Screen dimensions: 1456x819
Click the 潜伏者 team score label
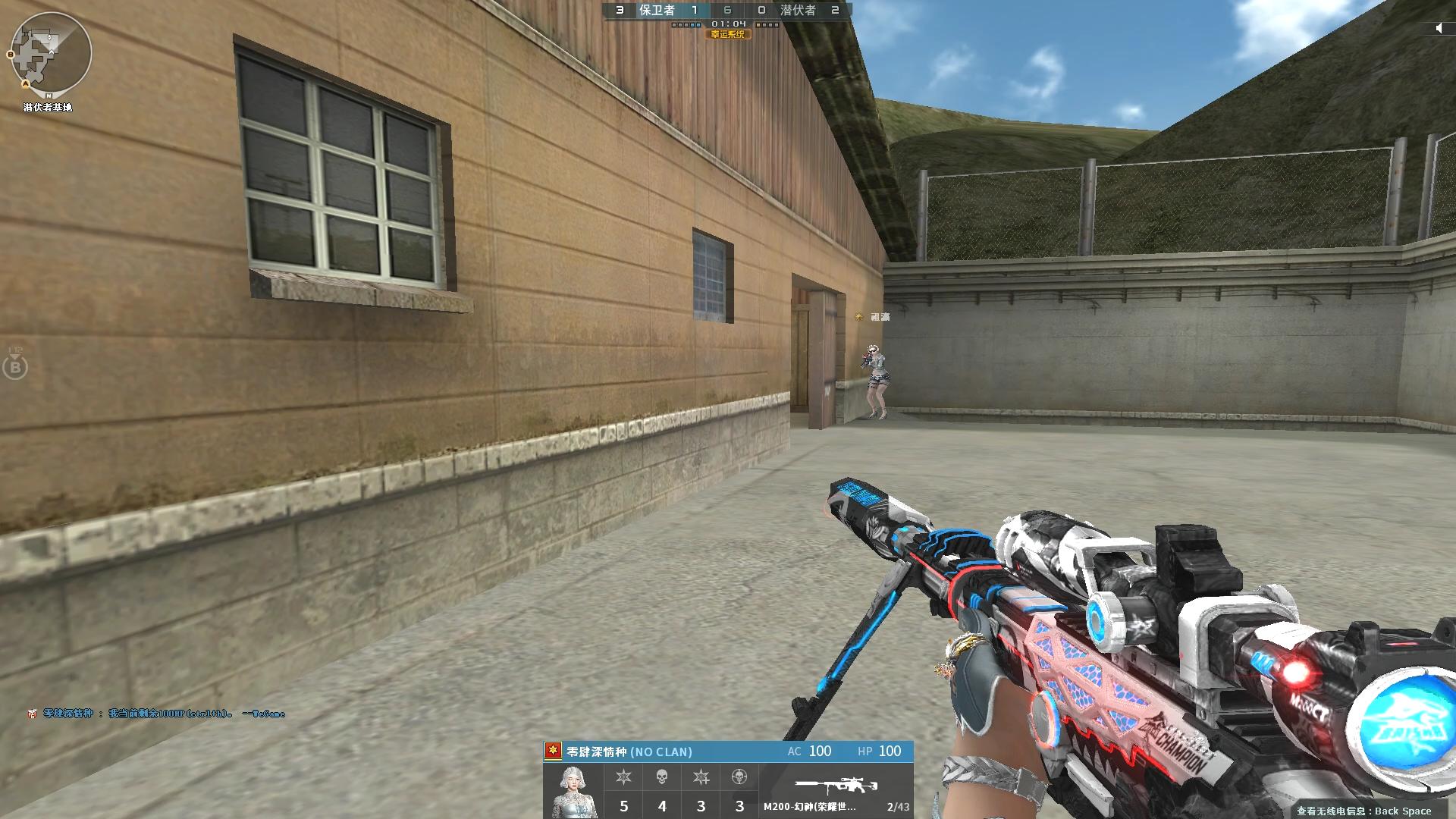[798, 10]
